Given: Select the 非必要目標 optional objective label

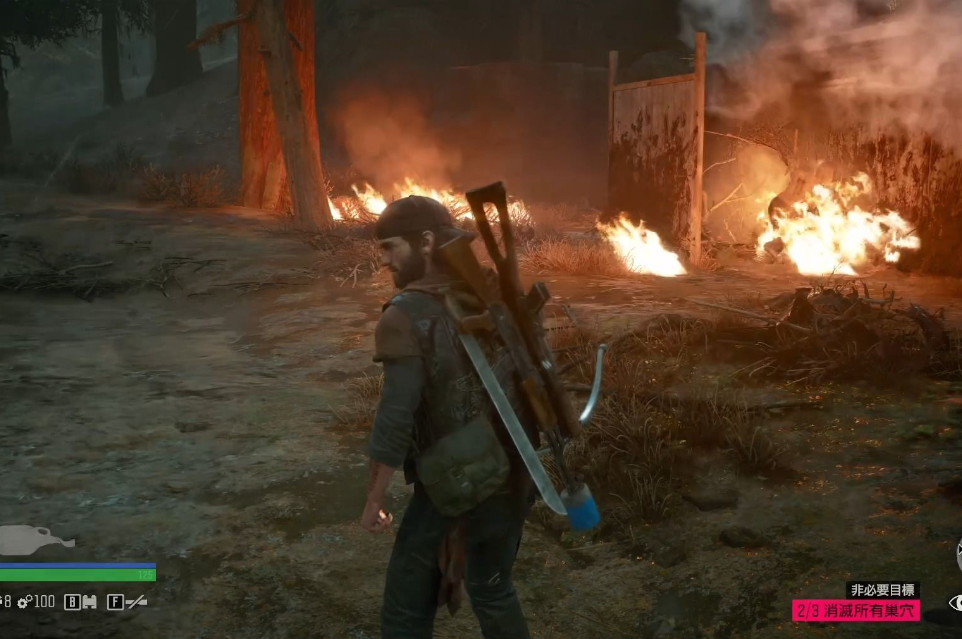Looking at the screenshot, I should point(882,590).
